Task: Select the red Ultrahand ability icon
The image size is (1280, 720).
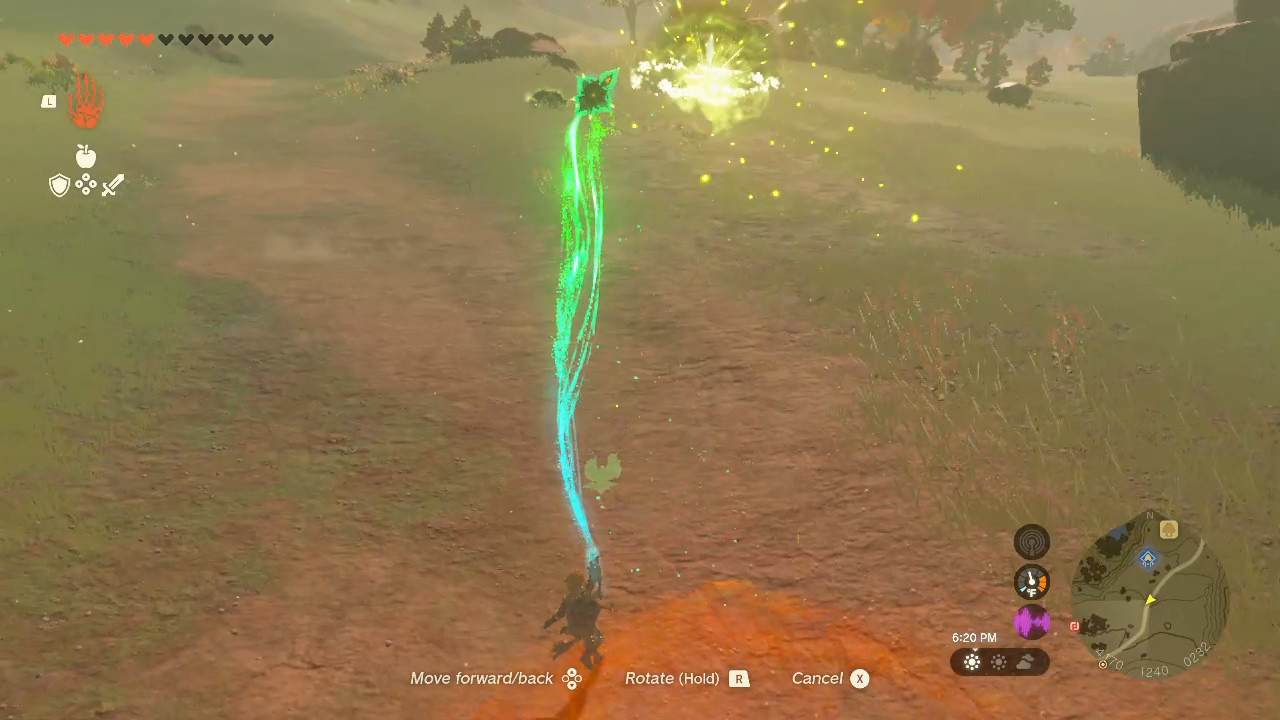Action: (x=85, y=100)
